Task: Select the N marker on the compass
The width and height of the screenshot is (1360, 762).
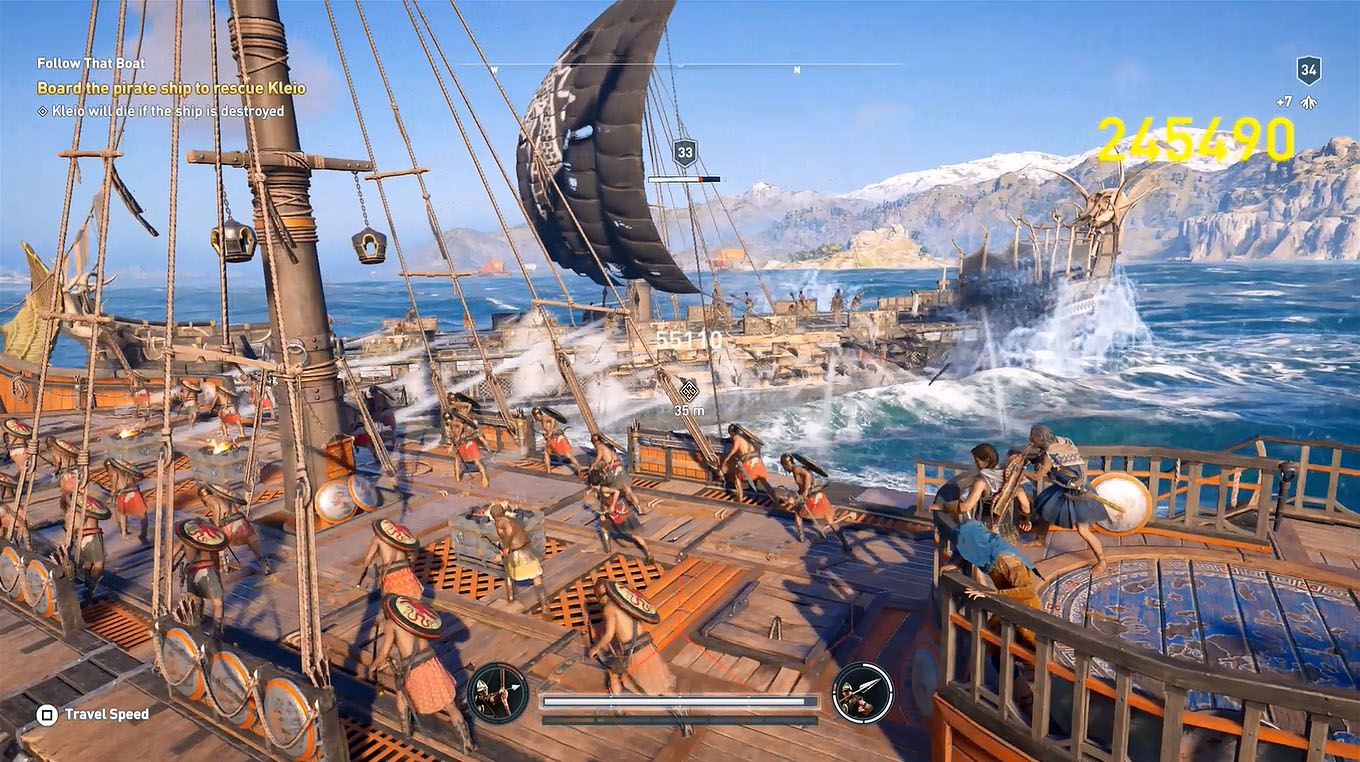Action: pos(795,70)
